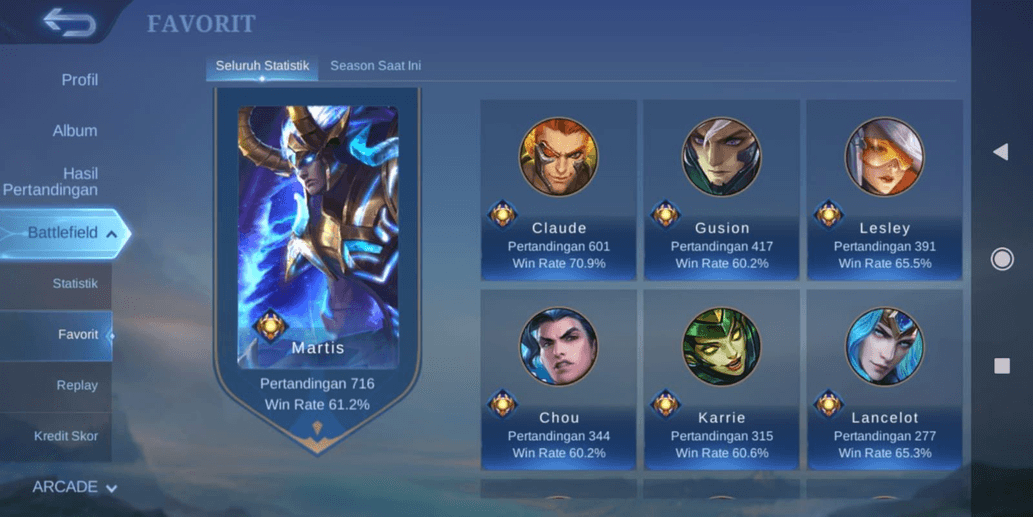Viewport: 1033px width, 517px height.
Task: Open the Profil menu entry
Action: pos(79,80)
